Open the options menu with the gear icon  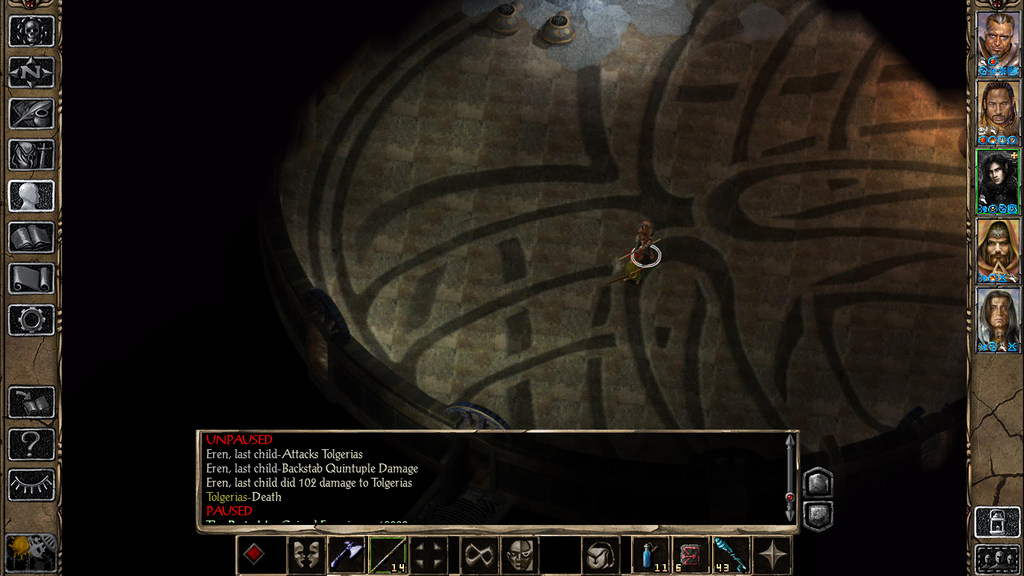tap(31, 319)
